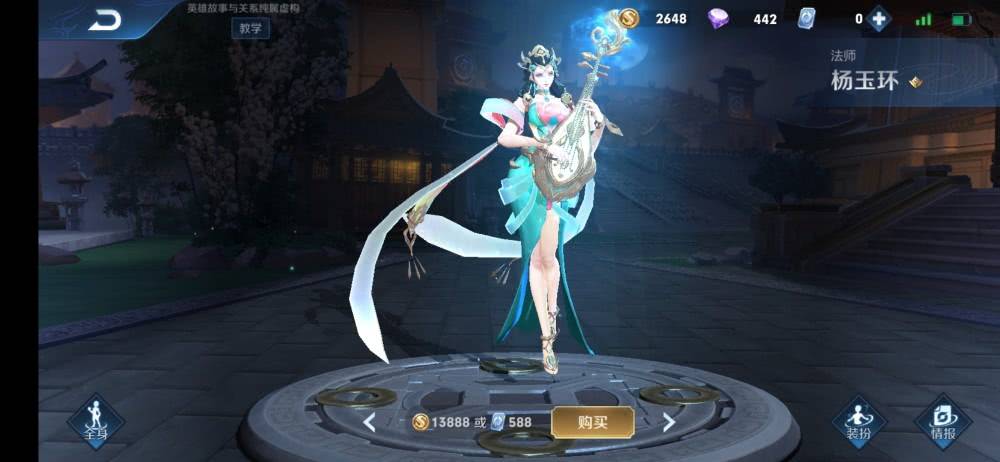
Task: Add more vouchers with the plus button
Action: (x=878, y=19)
